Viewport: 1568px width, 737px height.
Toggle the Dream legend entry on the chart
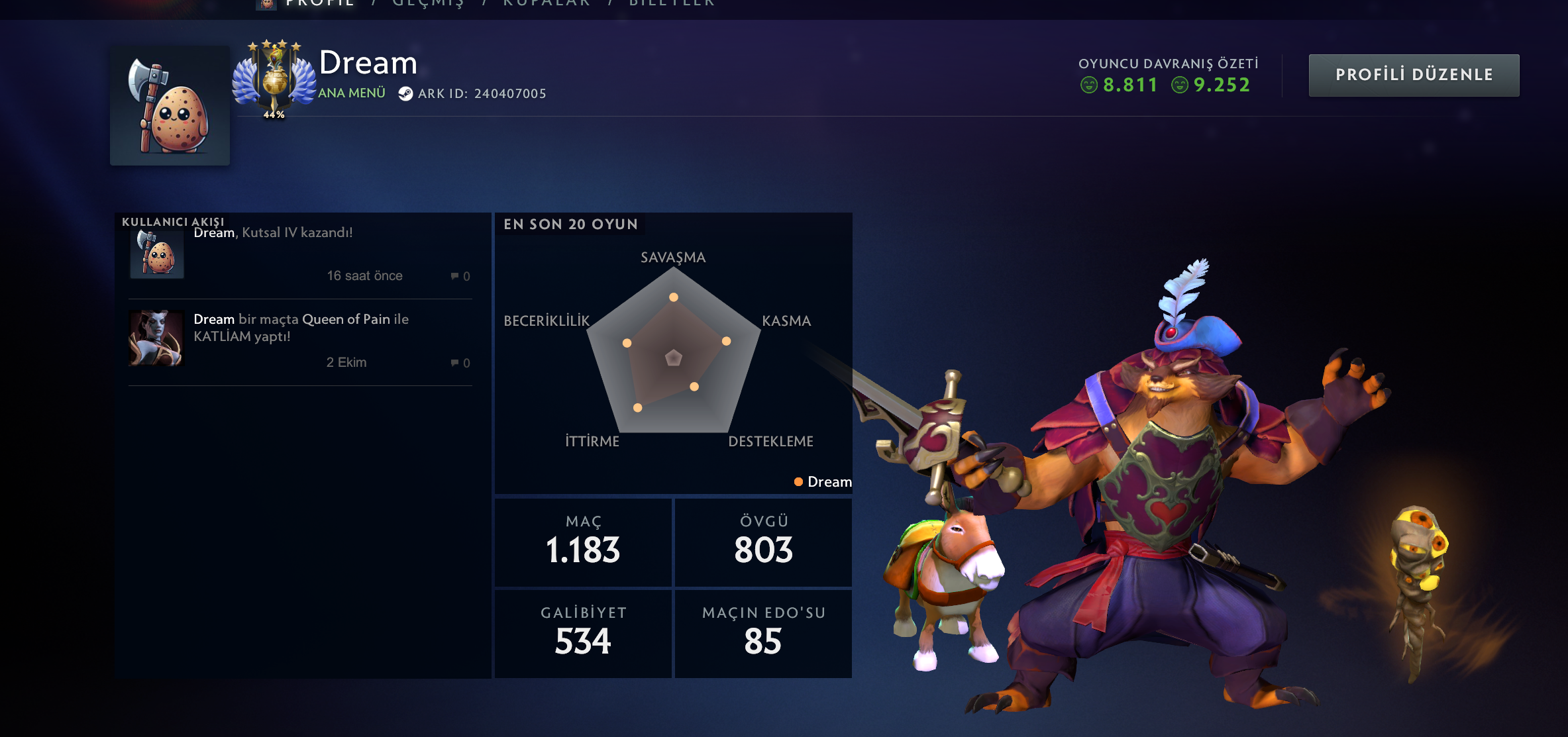point(823,482)
